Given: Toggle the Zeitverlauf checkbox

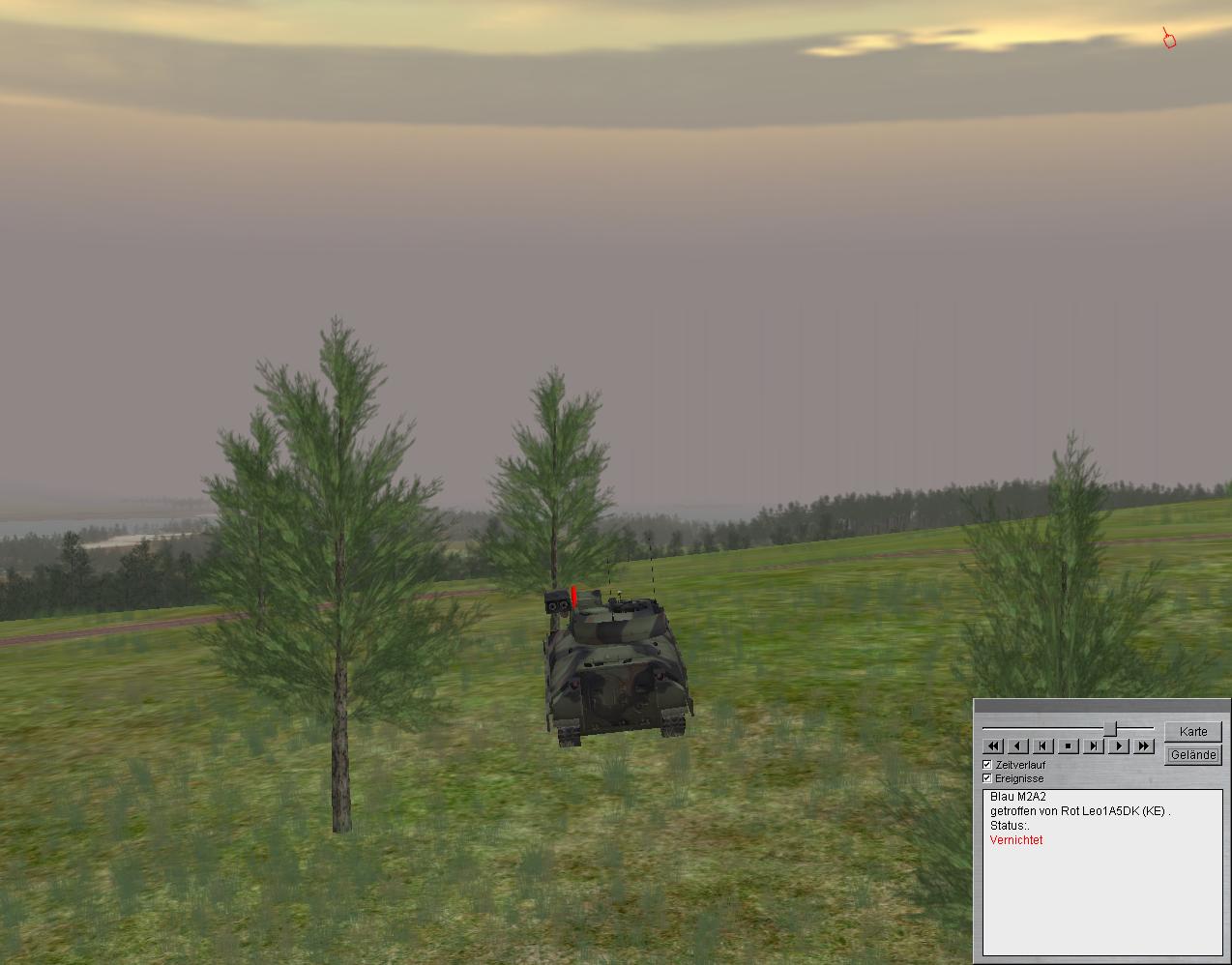Looking at the screenshot, I should click(987, 765).
